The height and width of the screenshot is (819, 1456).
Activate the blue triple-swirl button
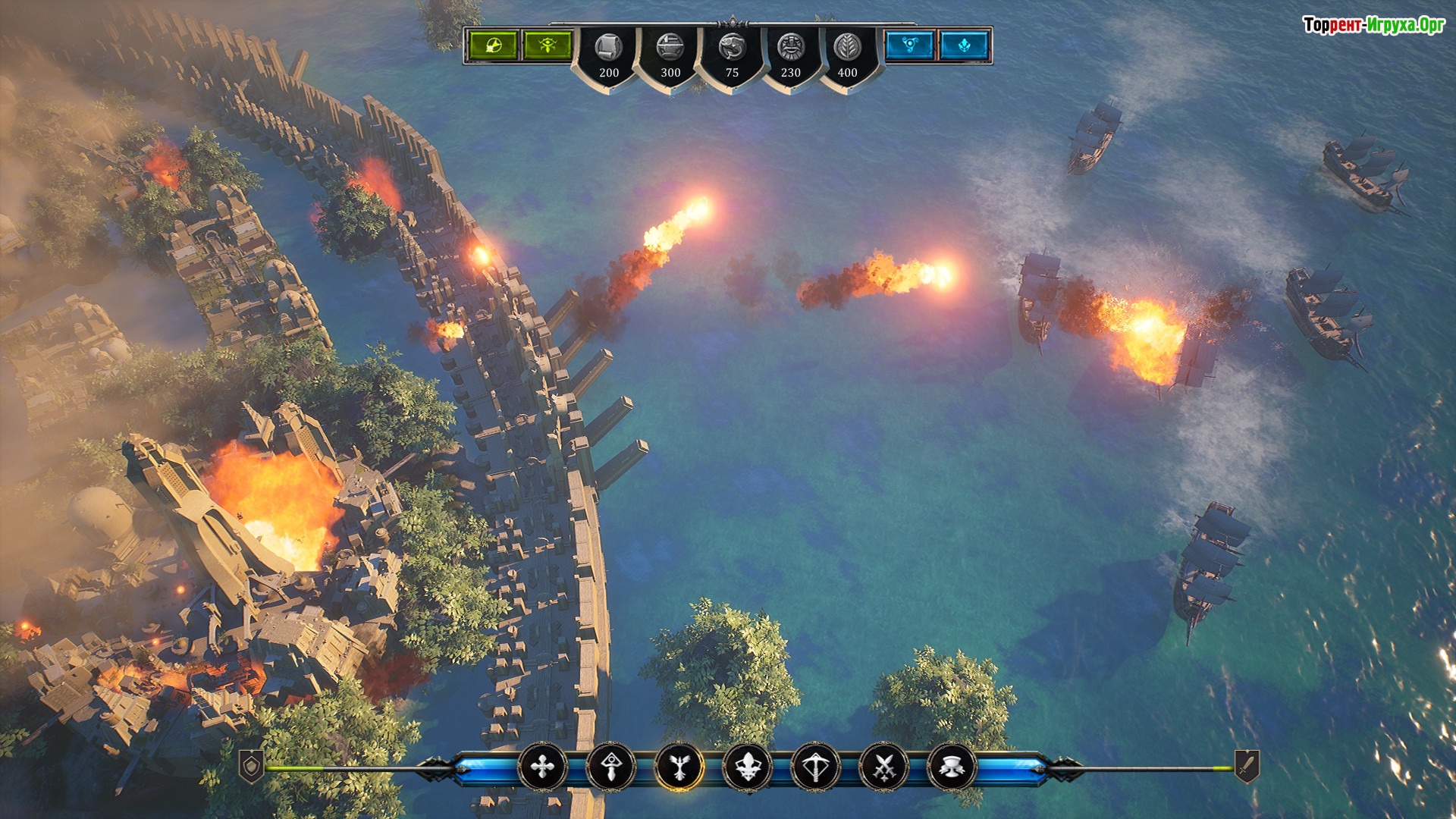point(909,45)
